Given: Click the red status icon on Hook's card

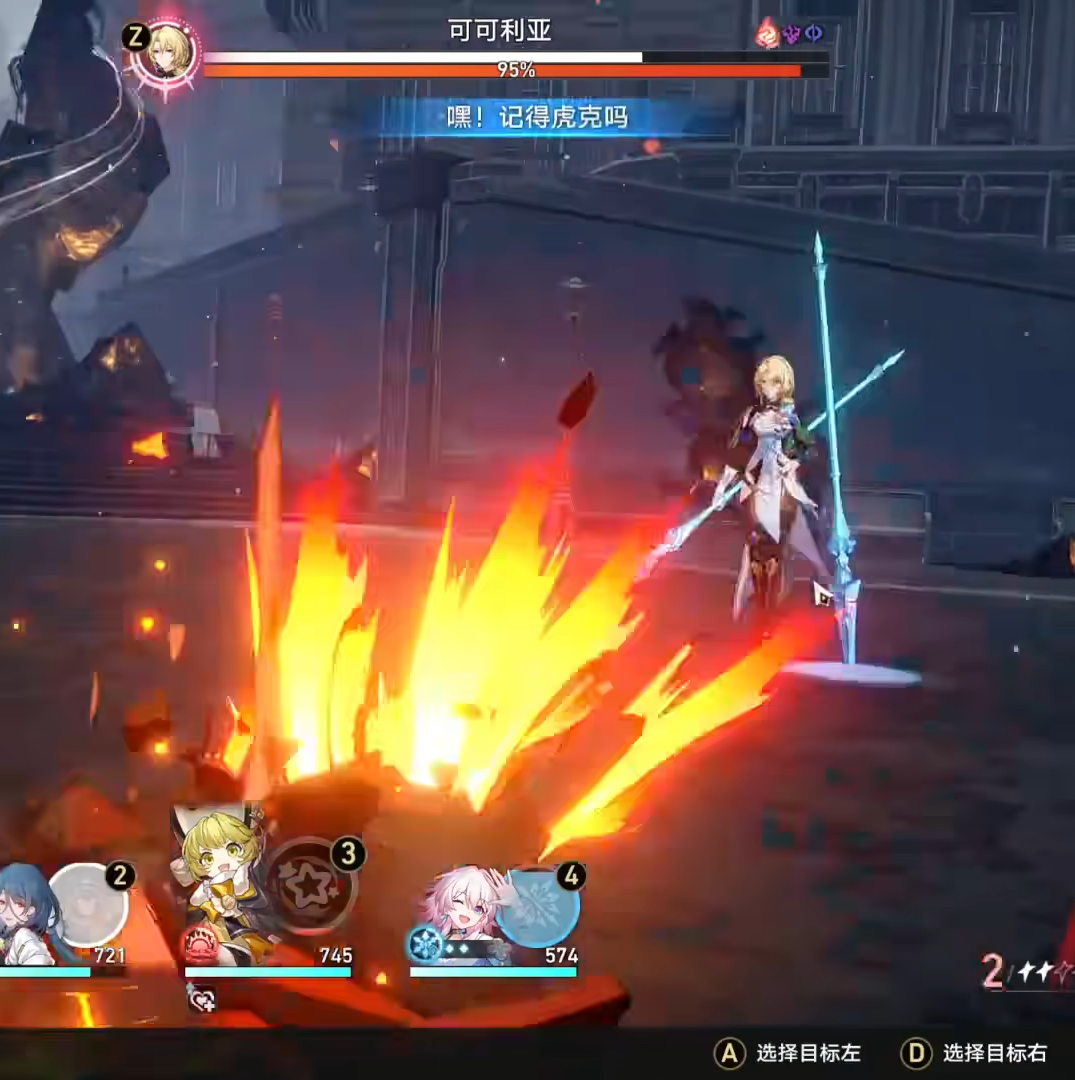Looking at the screenshot, I should point(199,945).
